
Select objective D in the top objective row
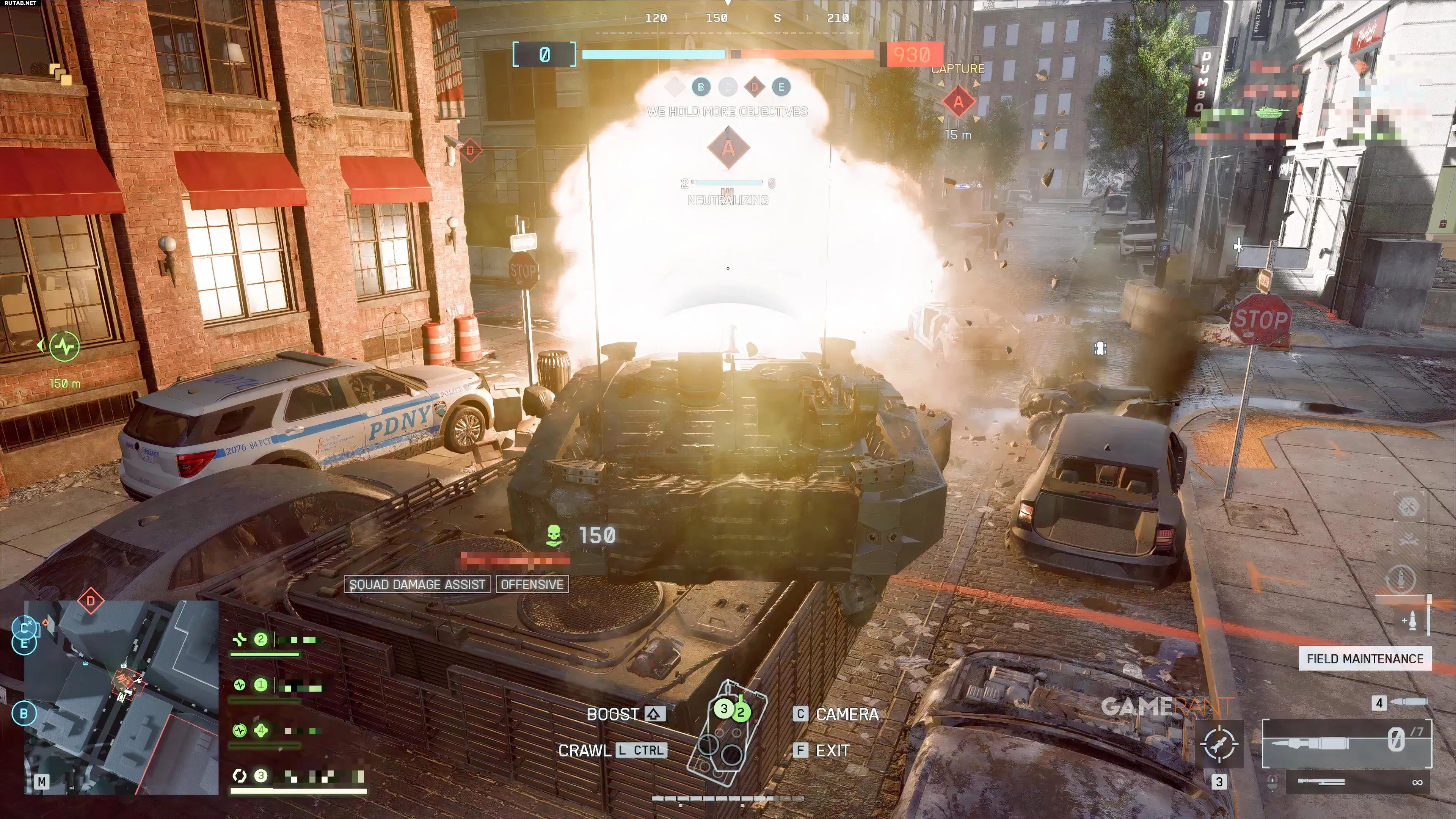[x=754, y=87]
